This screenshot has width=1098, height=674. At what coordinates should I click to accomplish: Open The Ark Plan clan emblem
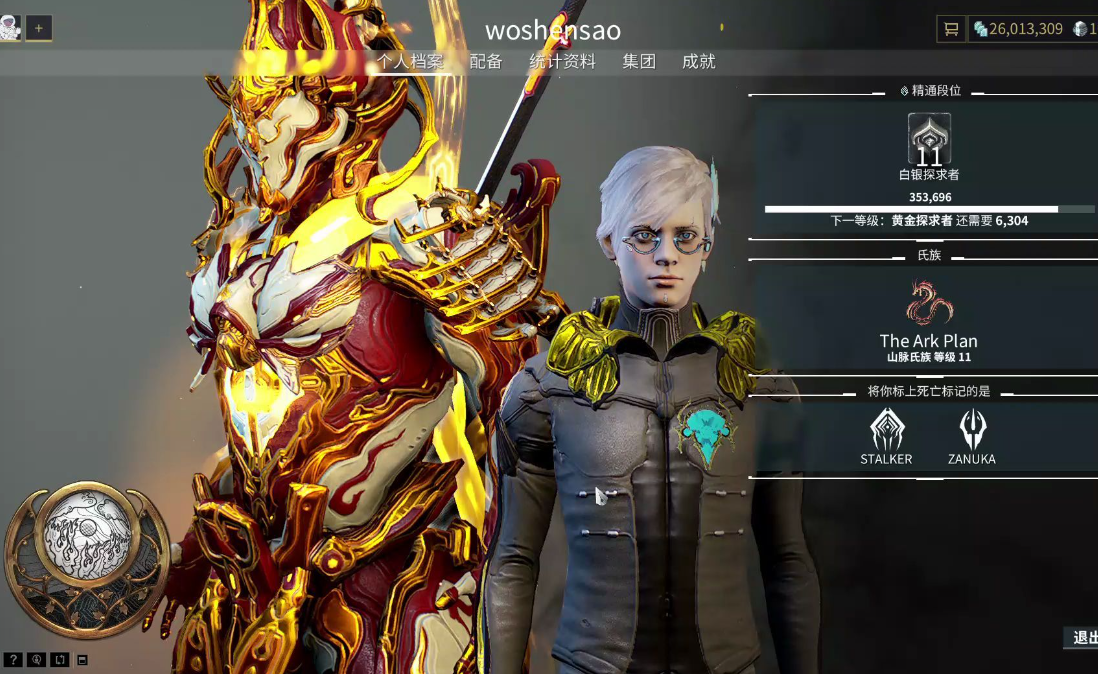click(x=929, y=304)
